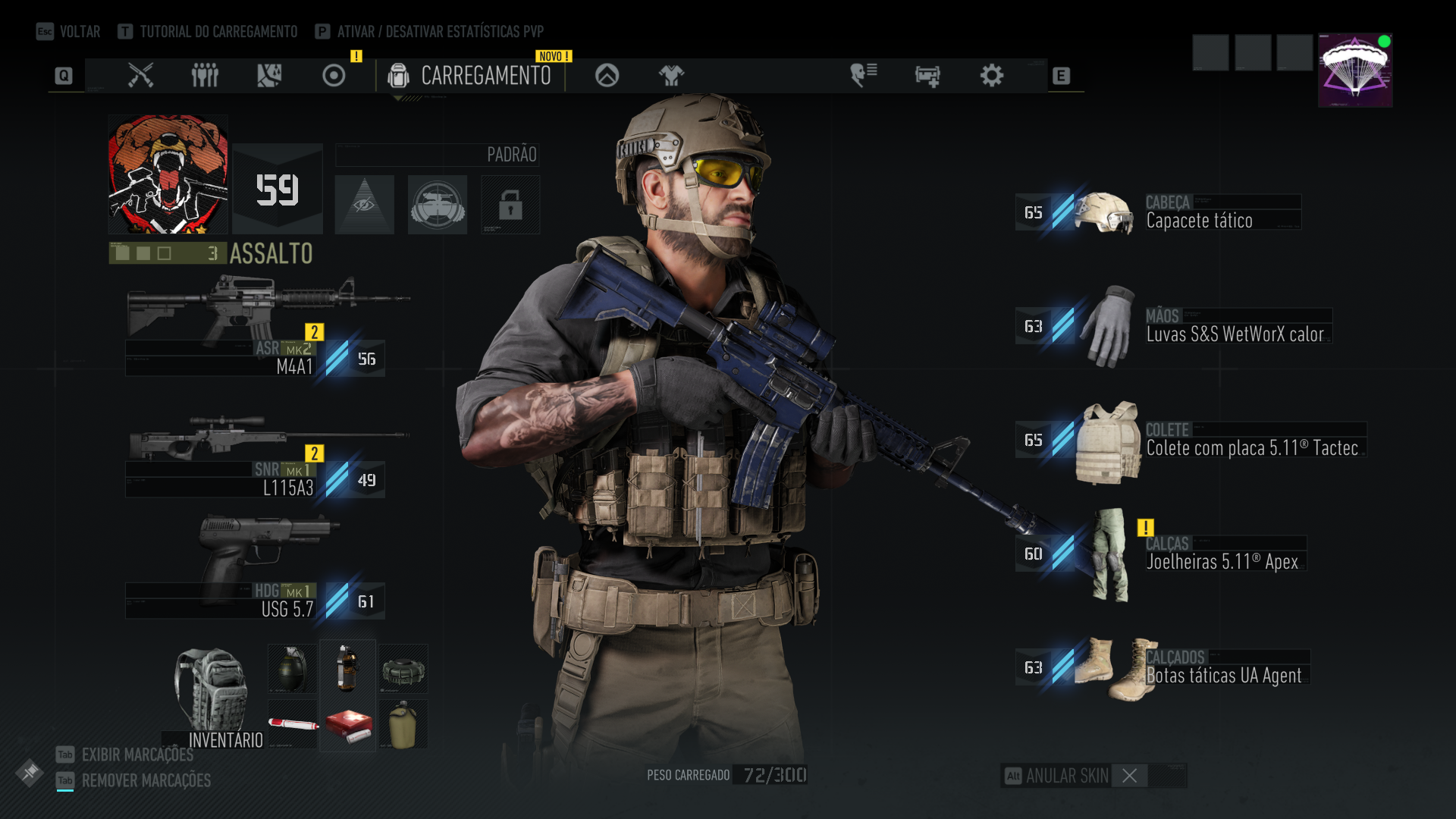
Task: Select the frag grenade item slot
Action: (292, 669)
